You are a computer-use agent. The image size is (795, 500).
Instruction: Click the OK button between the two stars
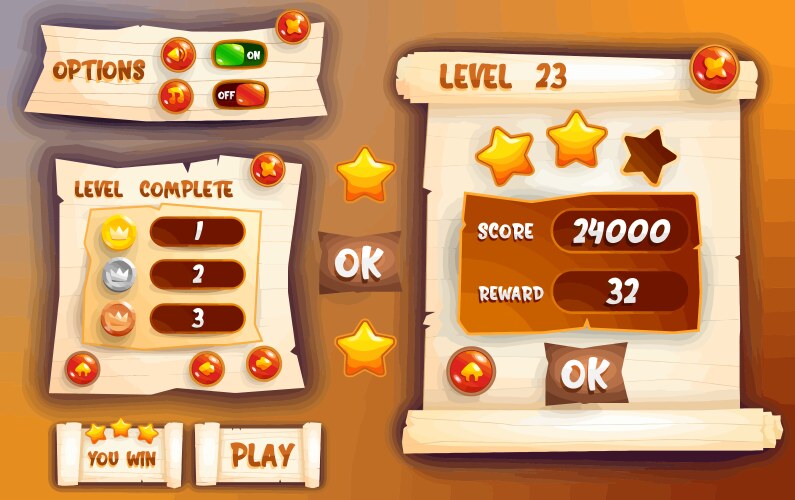click(359, 262)
